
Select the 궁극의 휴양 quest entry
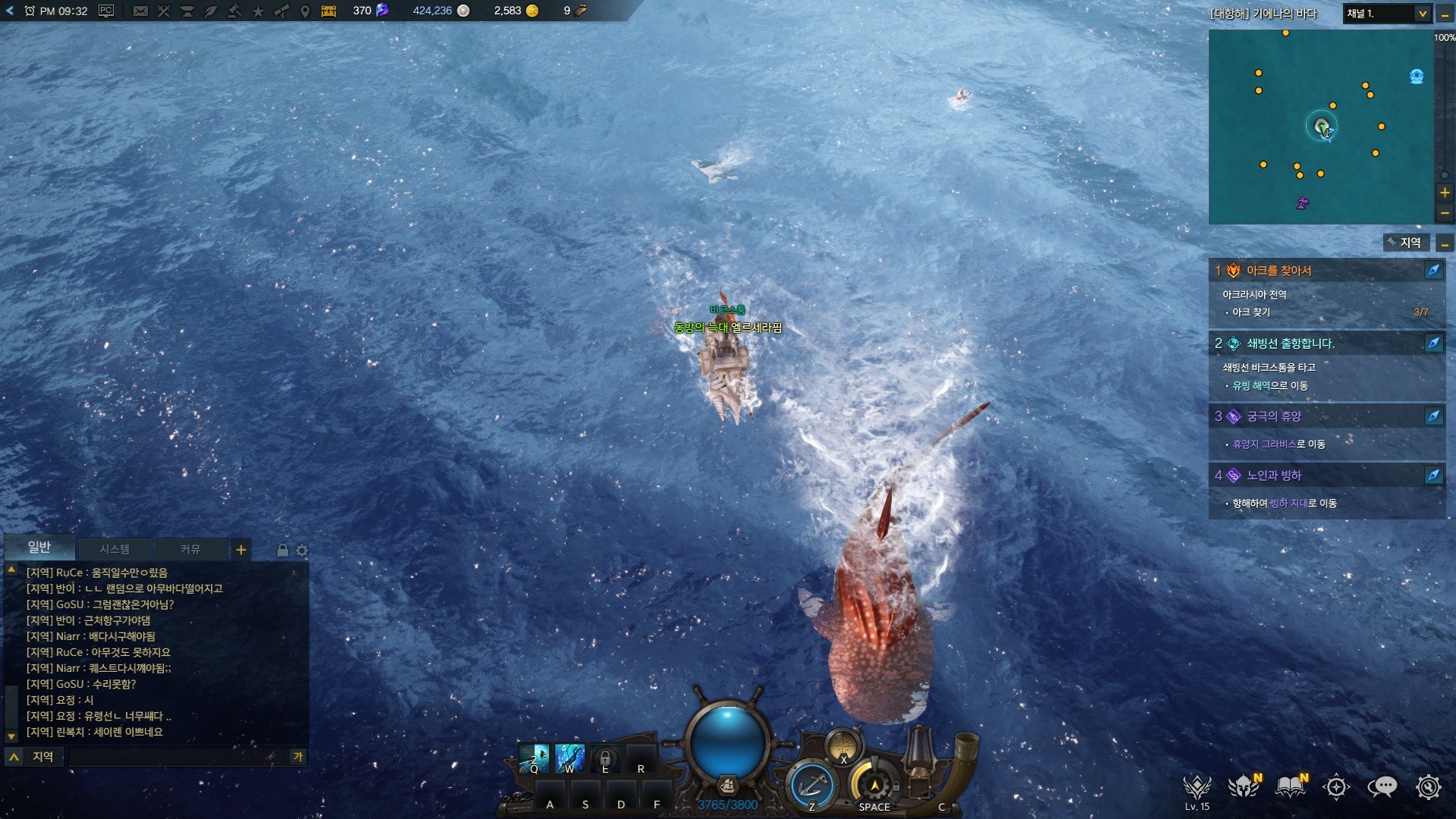point(1274,416)
